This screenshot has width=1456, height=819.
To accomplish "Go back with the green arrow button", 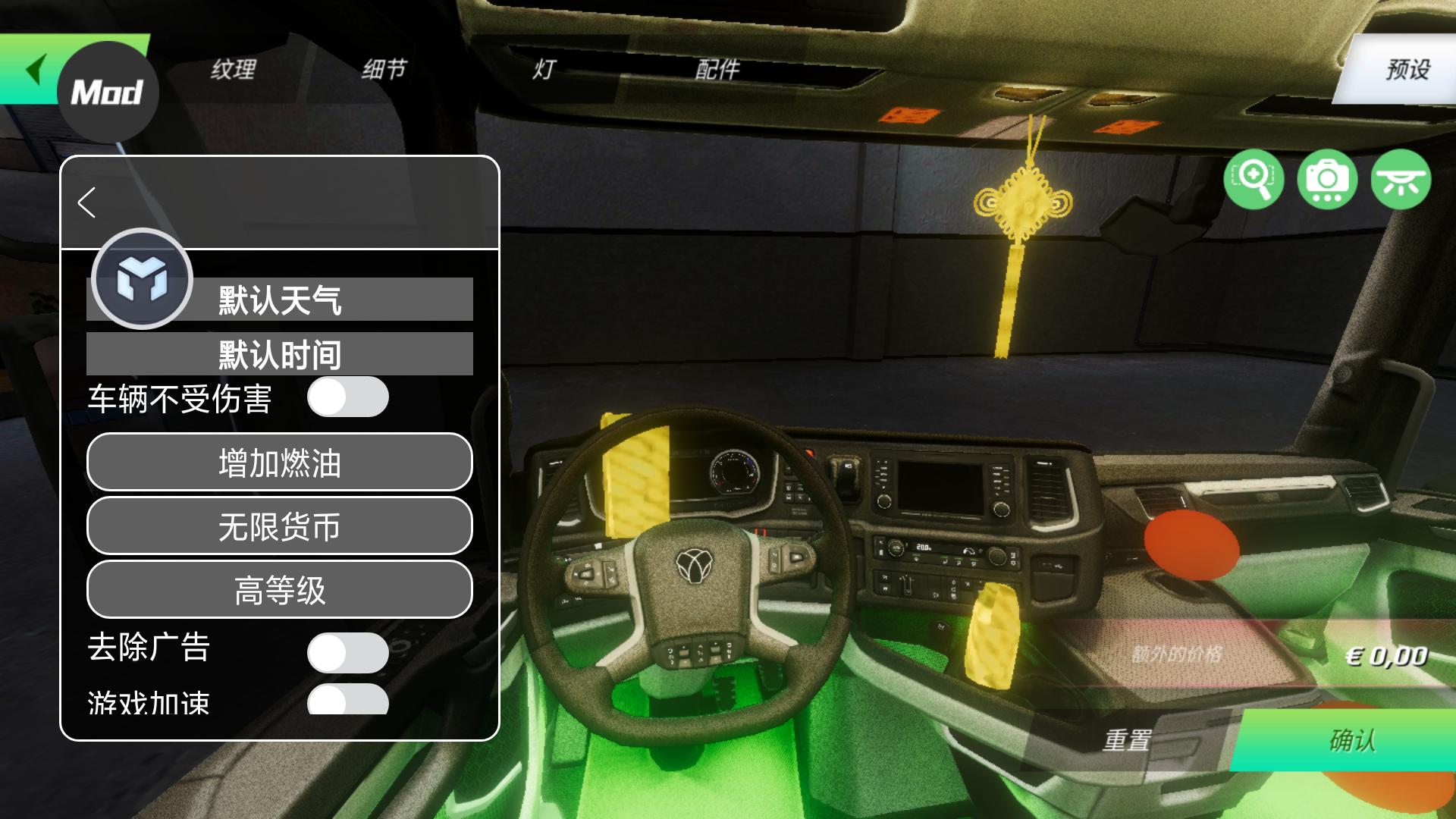I will [34, 70].
